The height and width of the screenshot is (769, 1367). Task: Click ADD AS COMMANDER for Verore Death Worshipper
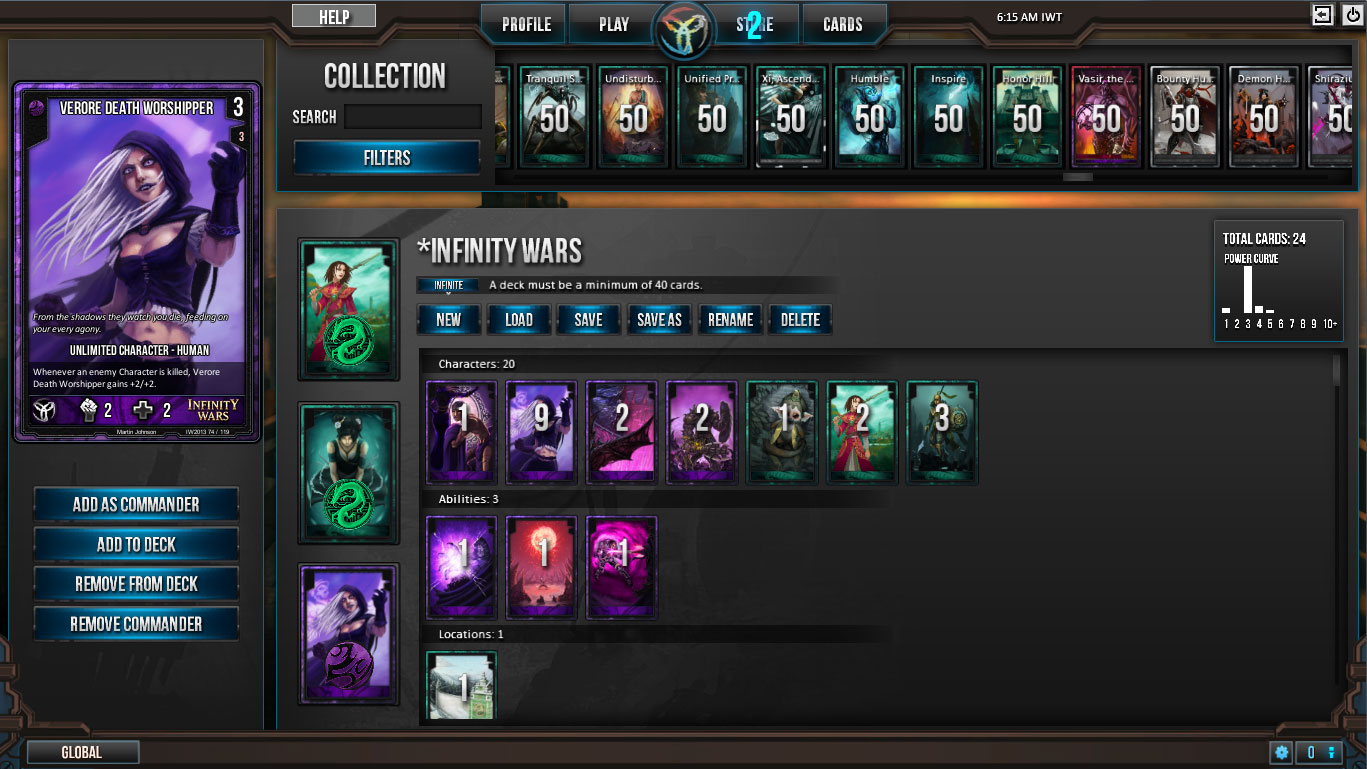[136, 503]
